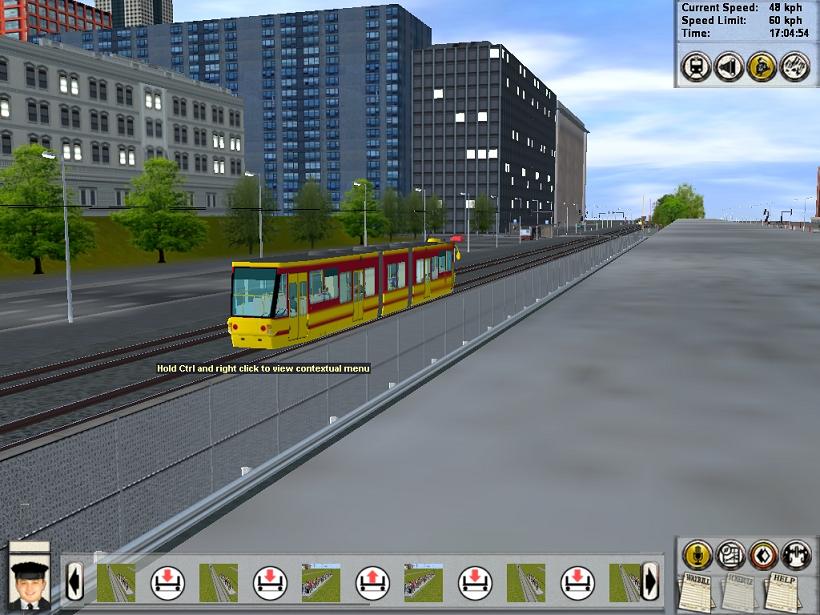Open the Help sheet

(x=784, y=592)
